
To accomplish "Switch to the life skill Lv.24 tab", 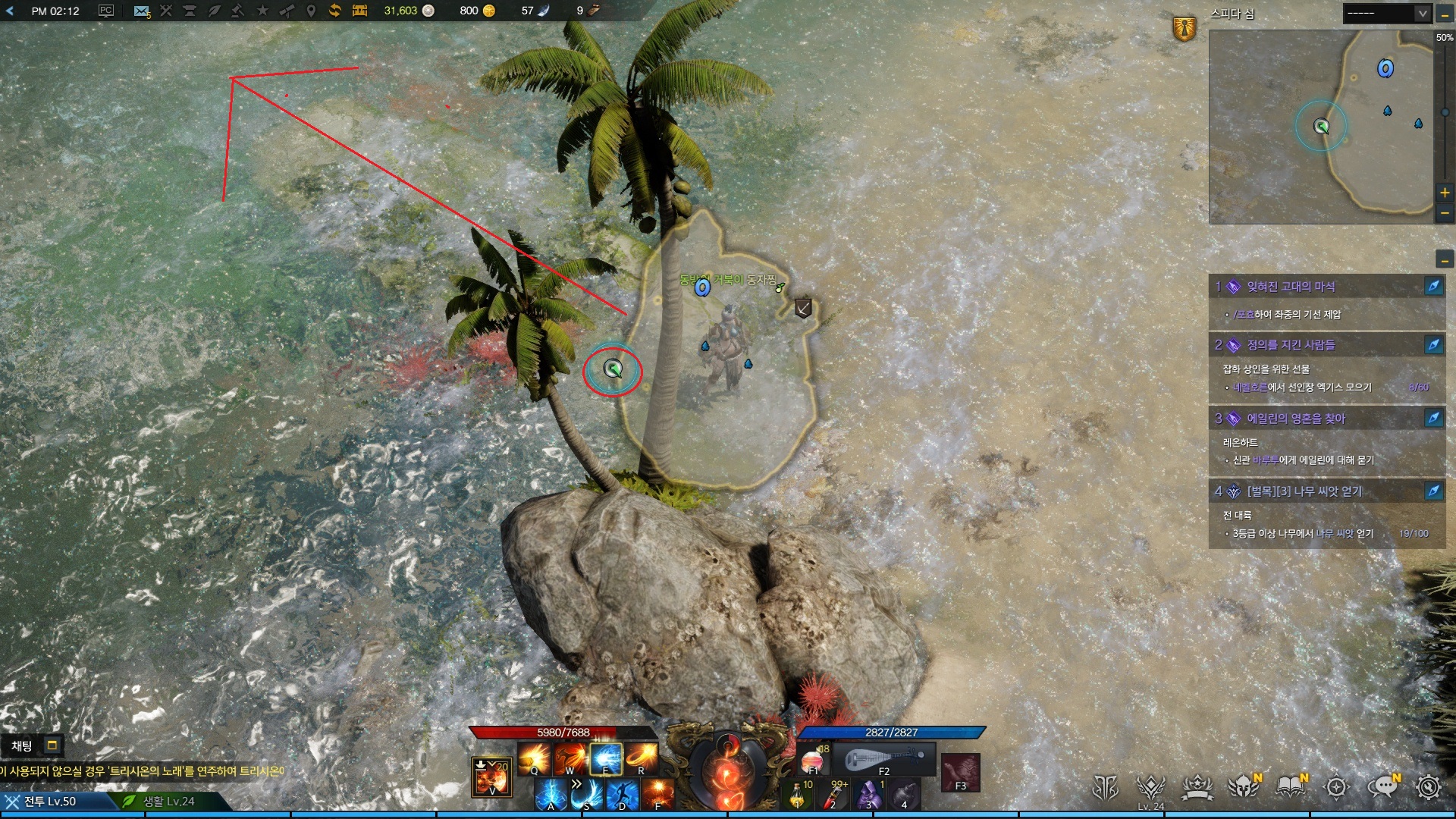I will pyautogui.click(x=168, y=801).
